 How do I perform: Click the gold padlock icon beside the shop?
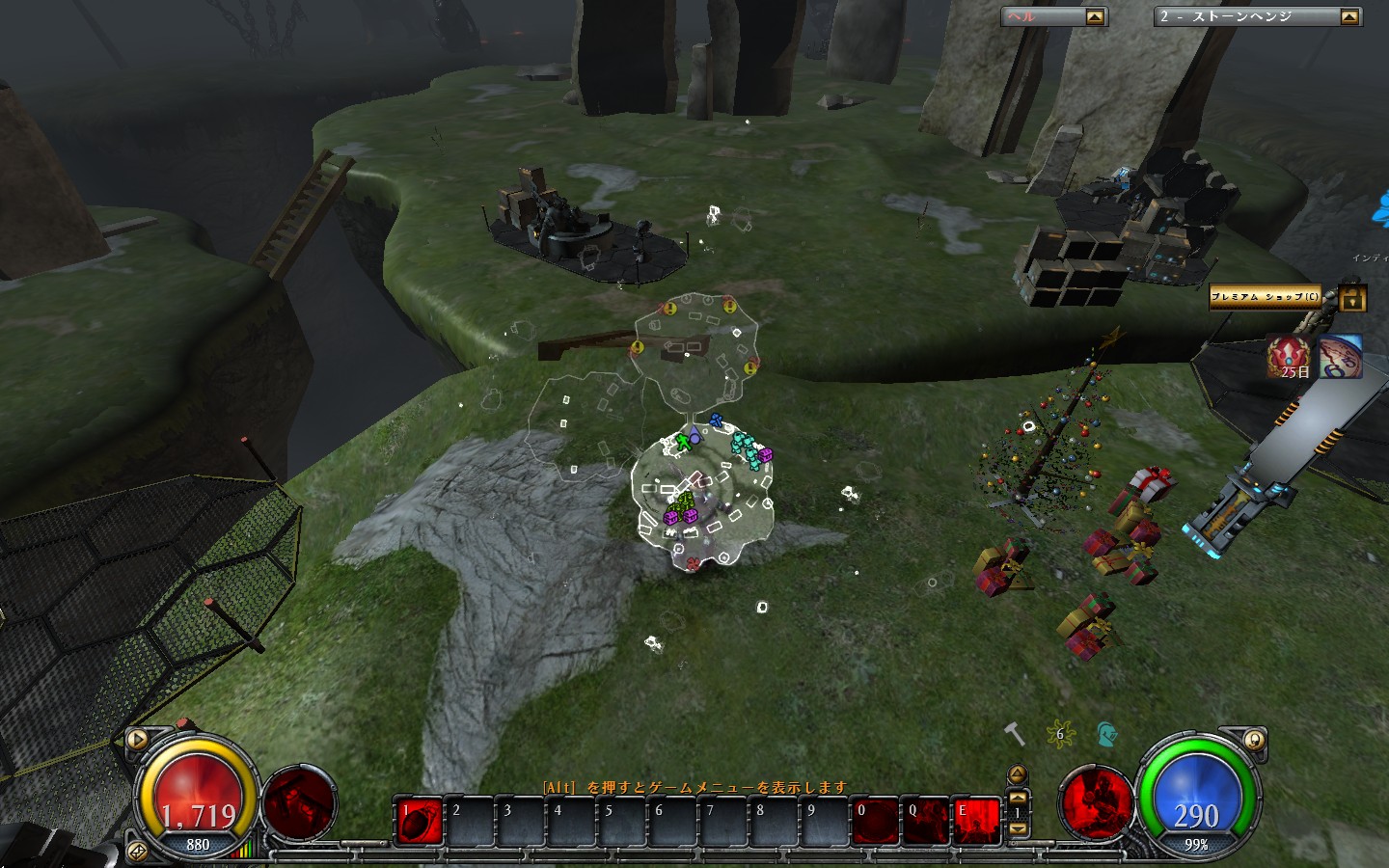click(1352, 298)
